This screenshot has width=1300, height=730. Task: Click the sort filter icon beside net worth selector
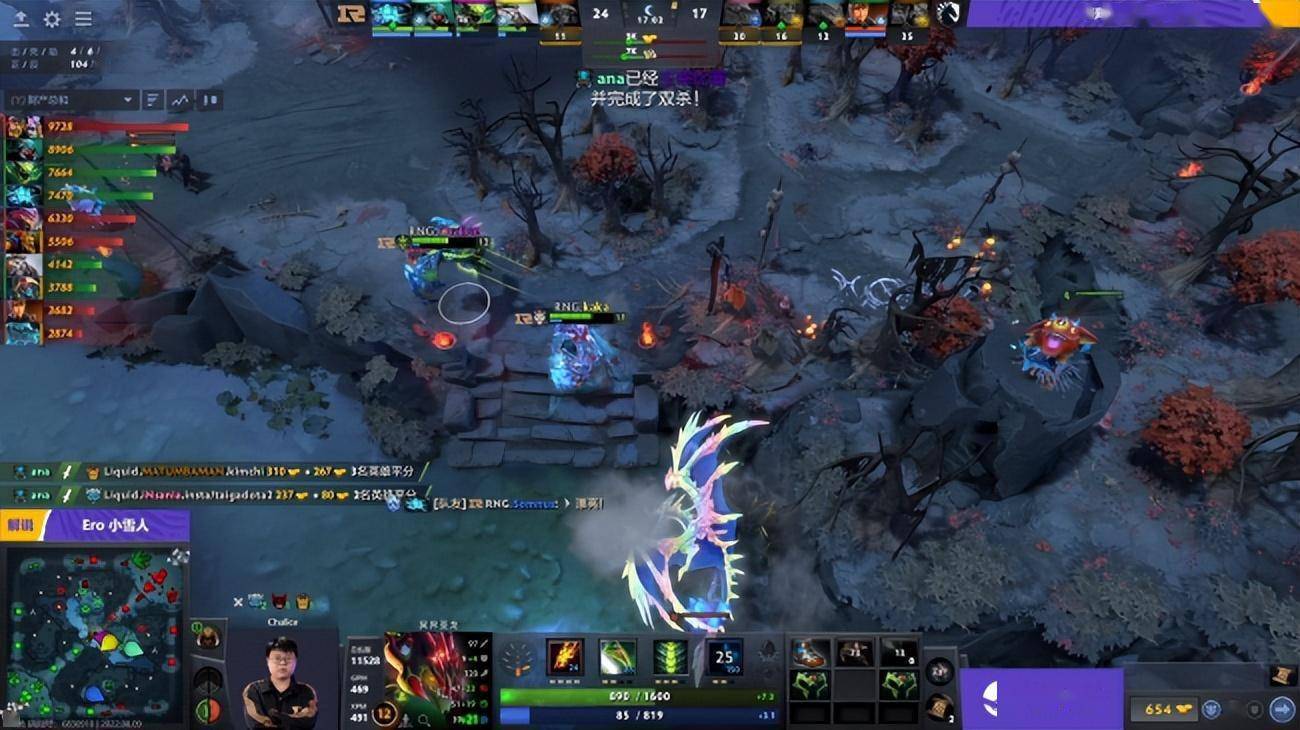pyautogui.click(x=151, y=99)
